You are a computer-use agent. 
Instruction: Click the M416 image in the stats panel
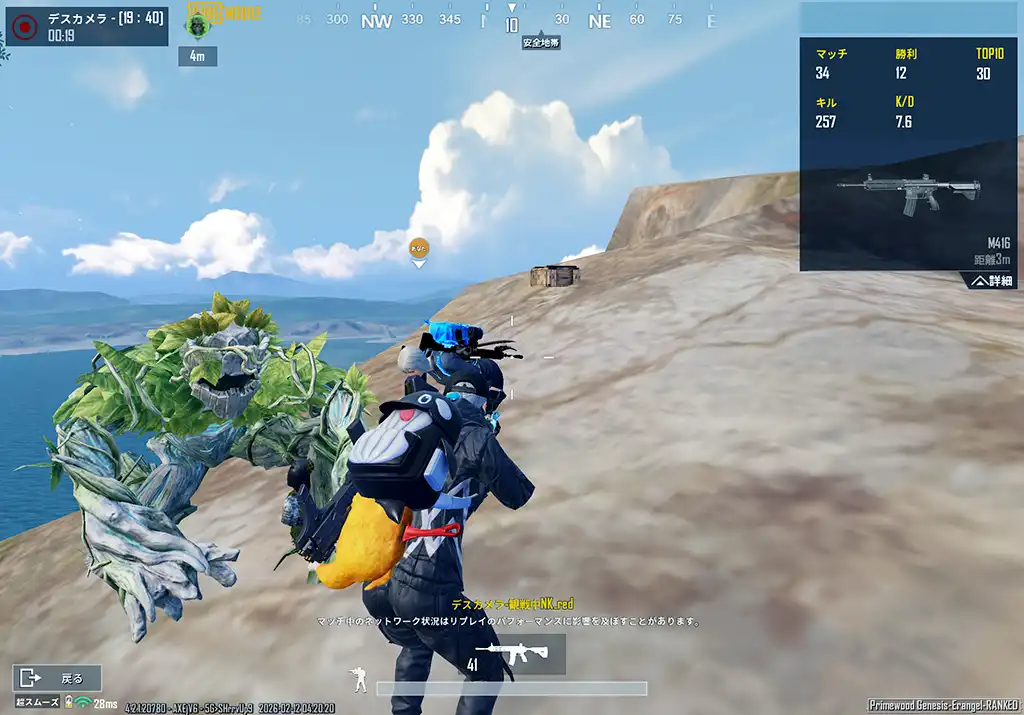[907, 193]
